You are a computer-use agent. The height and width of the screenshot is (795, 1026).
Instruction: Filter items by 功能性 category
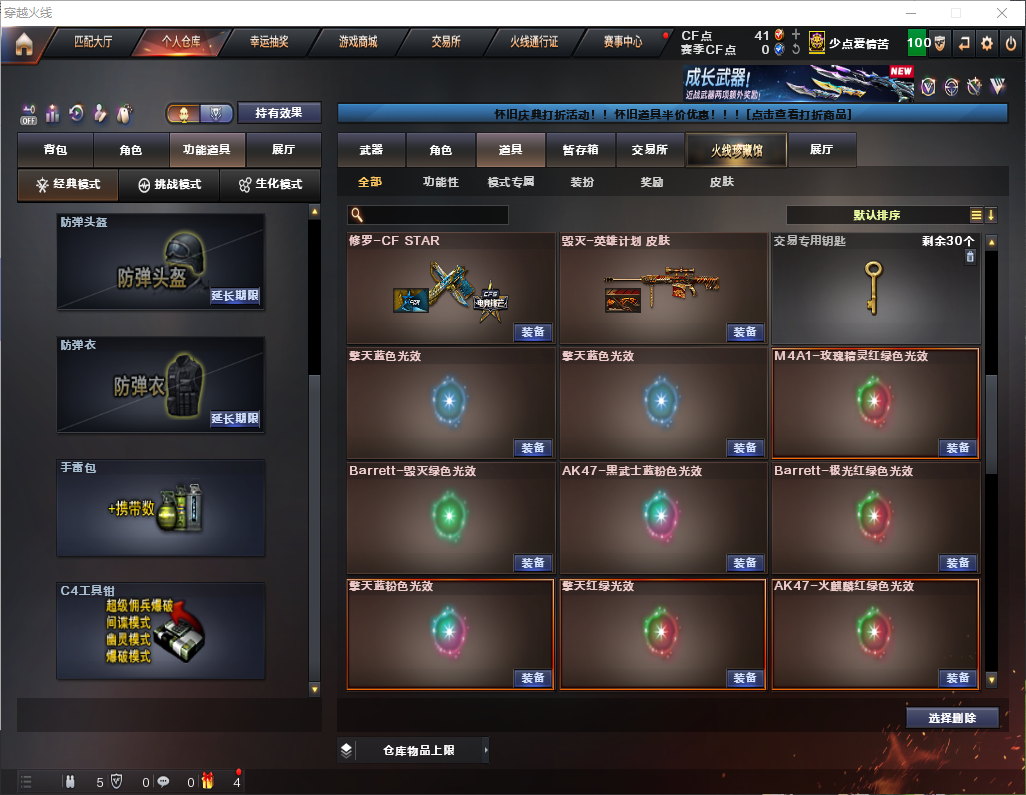tap(440, 182)
